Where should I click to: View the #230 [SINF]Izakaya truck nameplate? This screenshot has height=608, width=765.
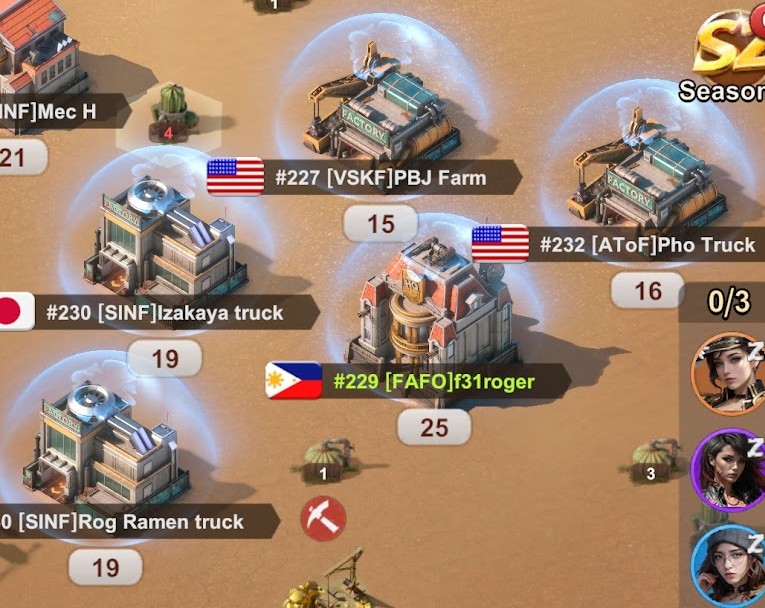click(x=165, y=313)
